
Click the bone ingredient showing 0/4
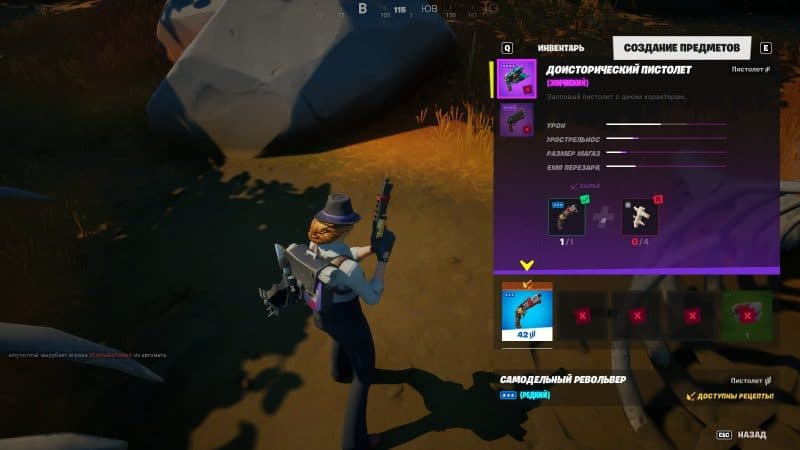tap(640, 217)
